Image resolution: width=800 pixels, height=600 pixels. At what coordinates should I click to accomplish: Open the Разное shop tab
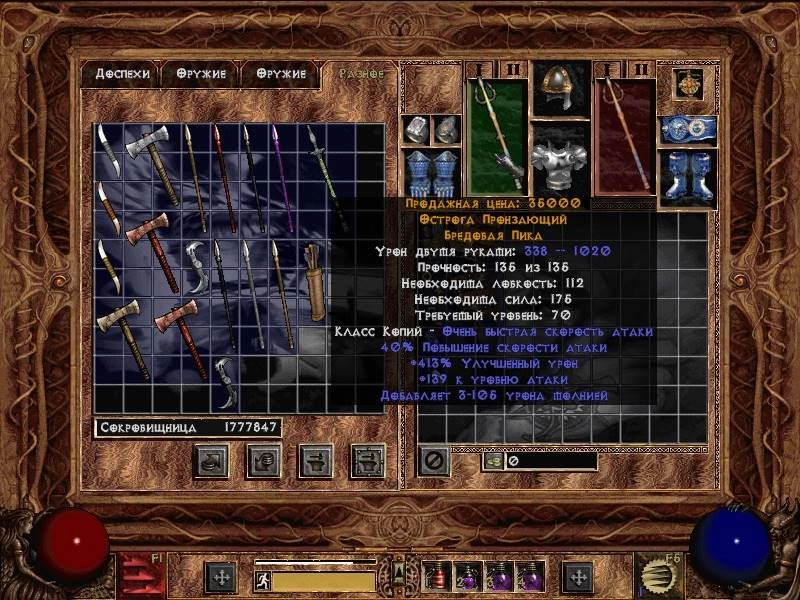(360, 74)
